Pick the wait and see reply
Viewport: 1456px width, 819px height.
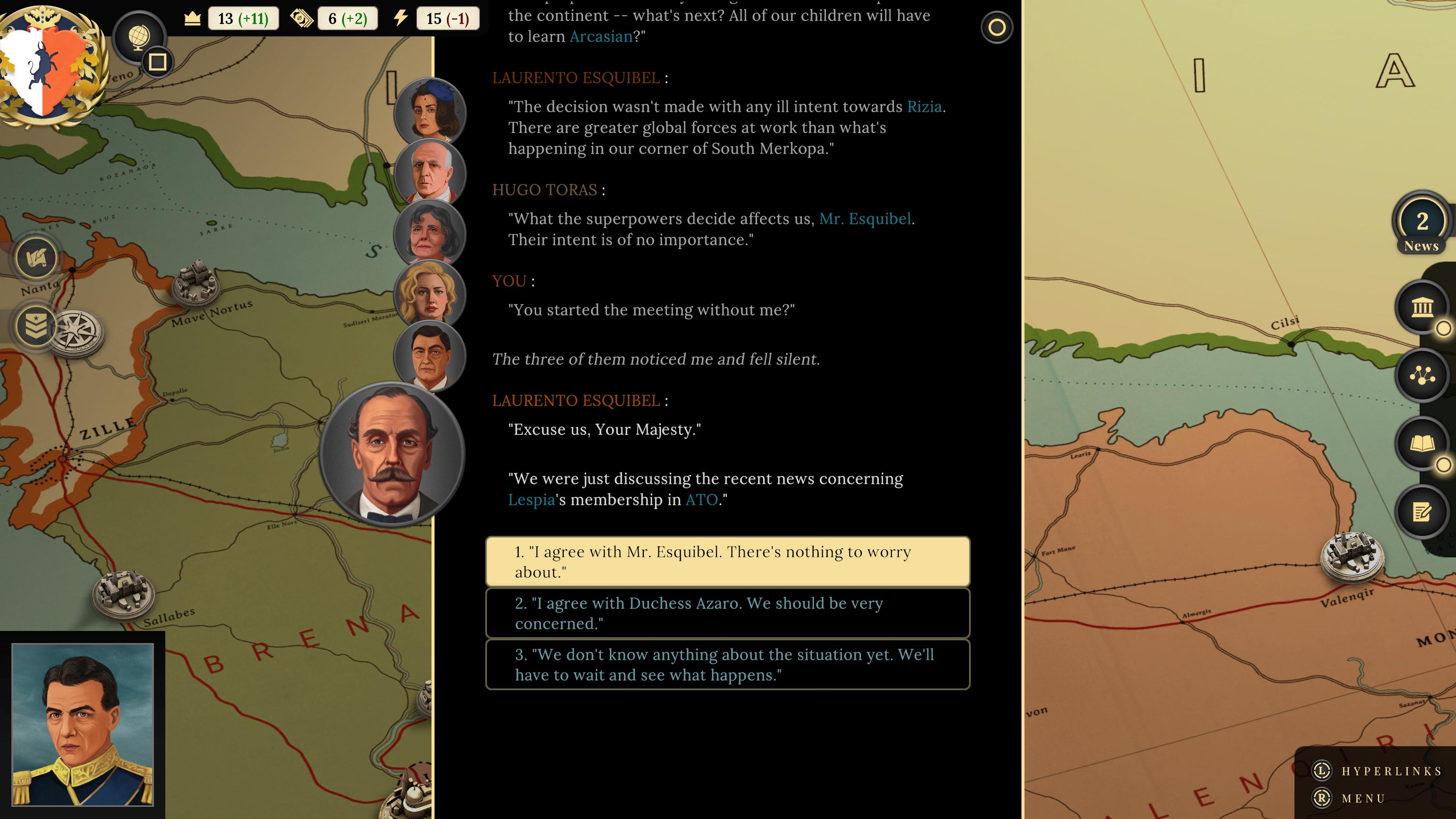pos(728,664)
